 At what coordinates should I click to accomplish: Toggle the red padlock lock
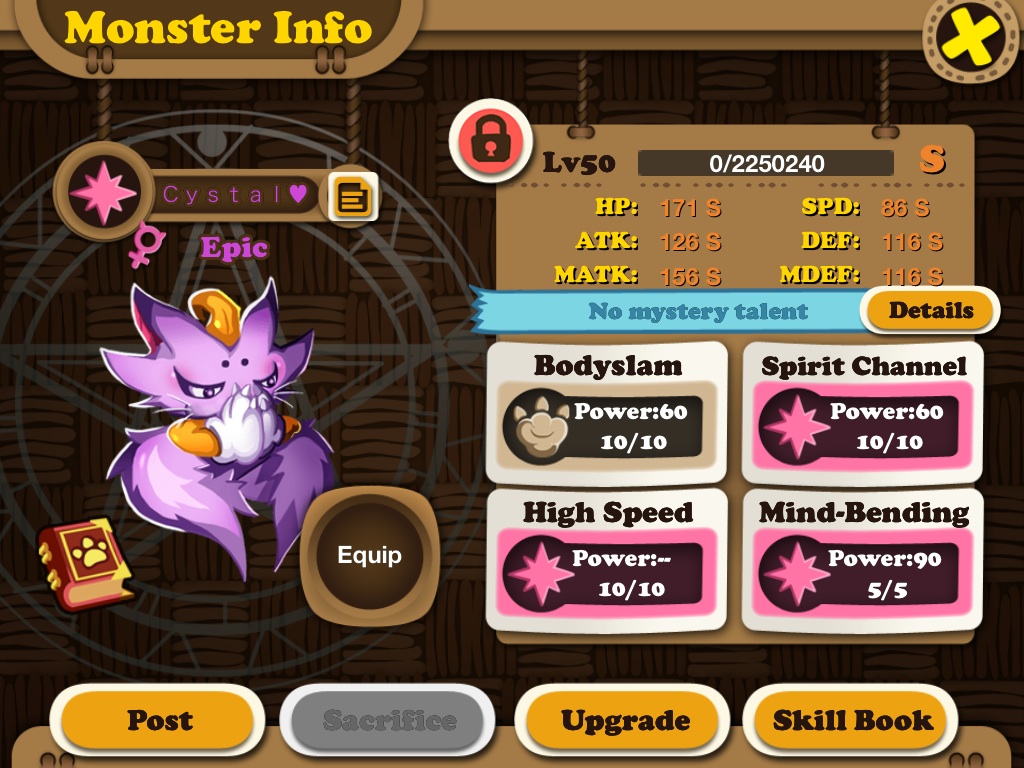coord(488,141)
